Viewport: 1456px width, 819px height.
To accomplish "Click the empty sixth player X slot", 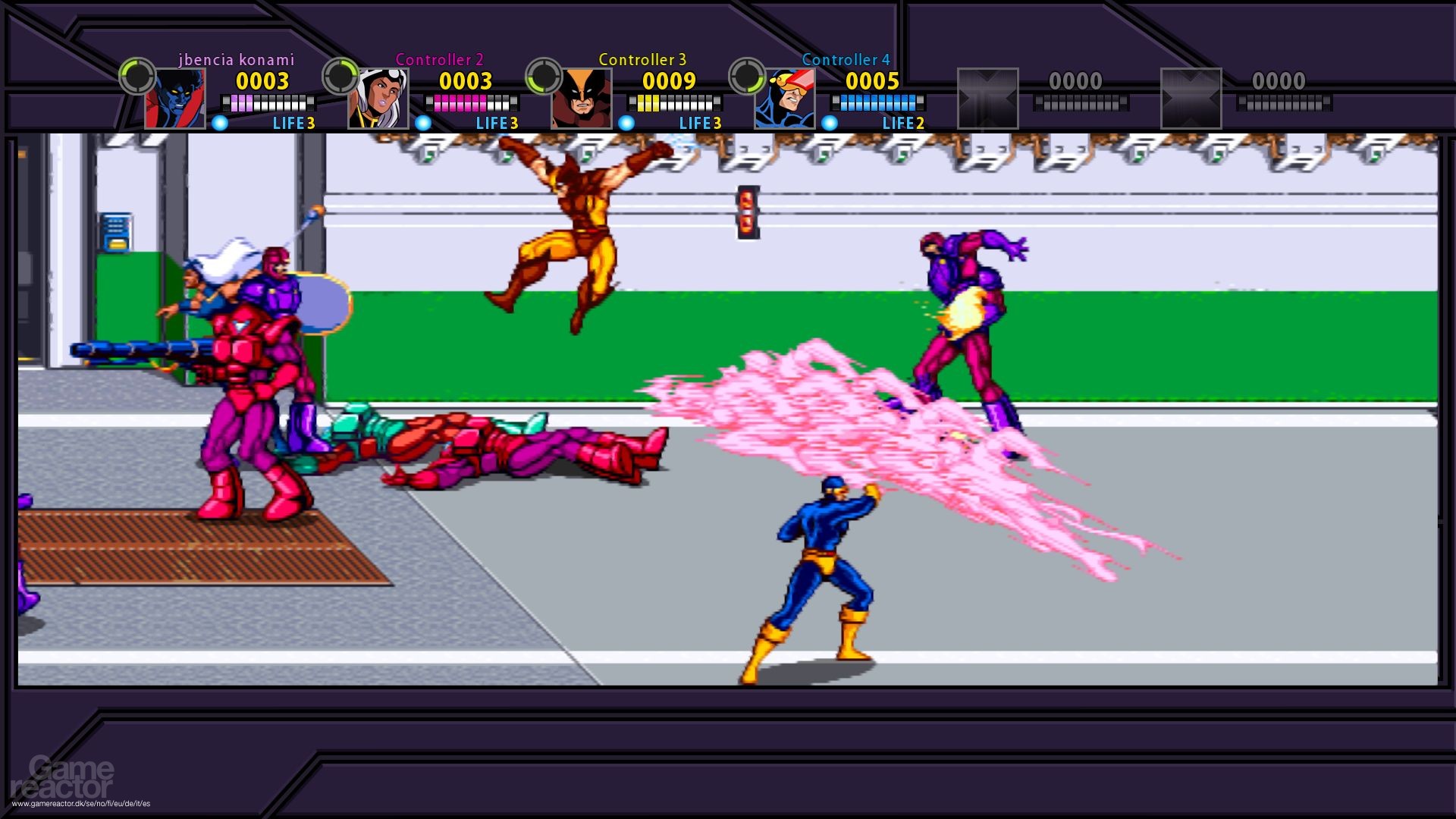I will coord(1191,99).
